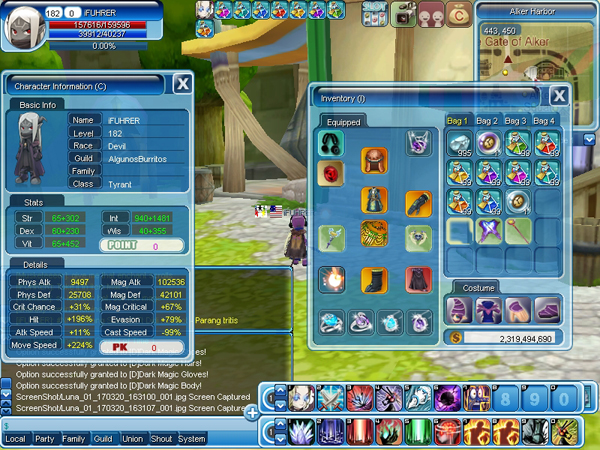Choose the crossed purple swords bag item
Image resolution: width=600 pixels, height=450 pixels.
pos(489,232)
